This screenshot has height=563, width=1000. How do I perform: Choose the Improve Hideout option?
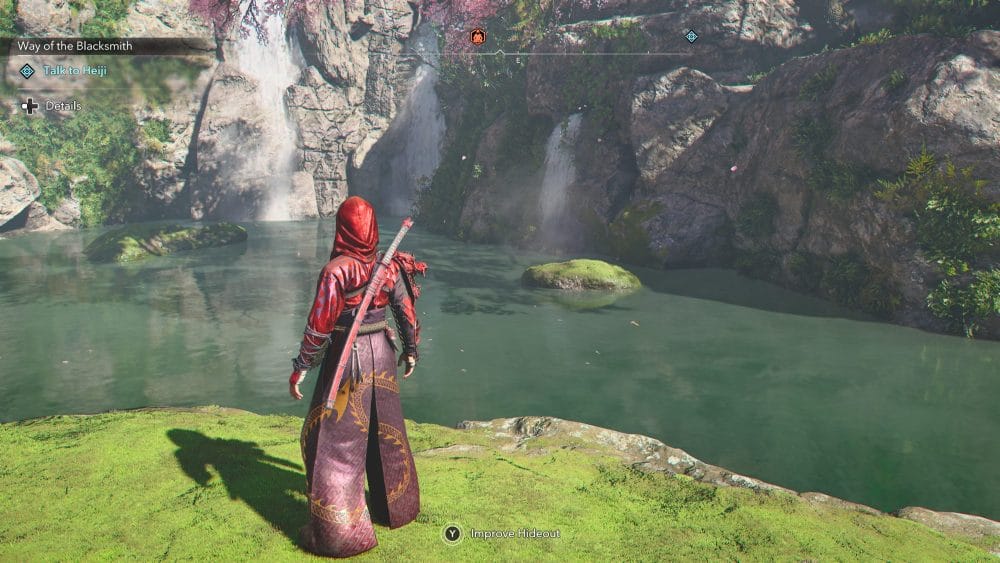(514, 534)
